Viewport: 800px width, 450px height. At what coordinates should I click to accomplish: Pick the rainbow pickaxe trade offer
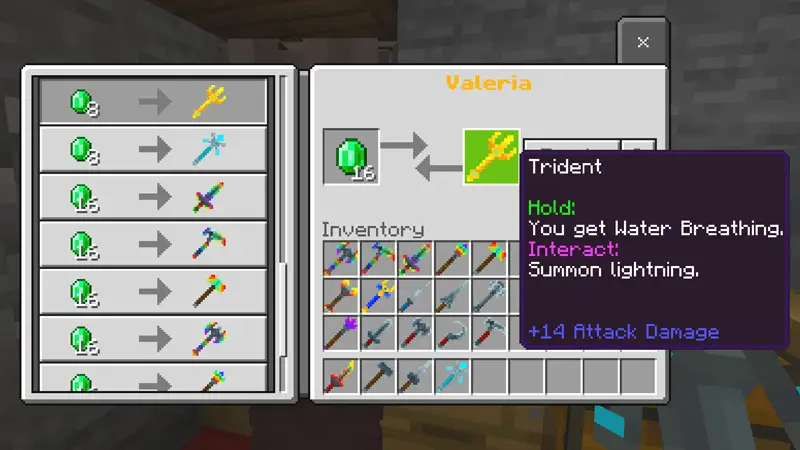pos(153,244)
